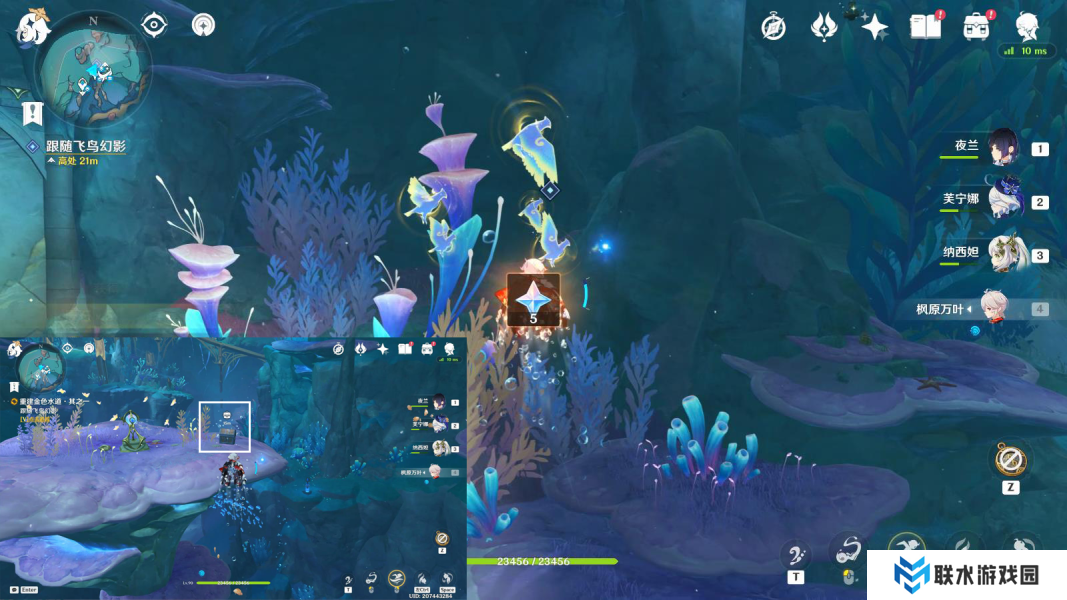Switch to party member 芙宁娜
Screen dimensions: 1067x600
click(x=1003, y=200)
